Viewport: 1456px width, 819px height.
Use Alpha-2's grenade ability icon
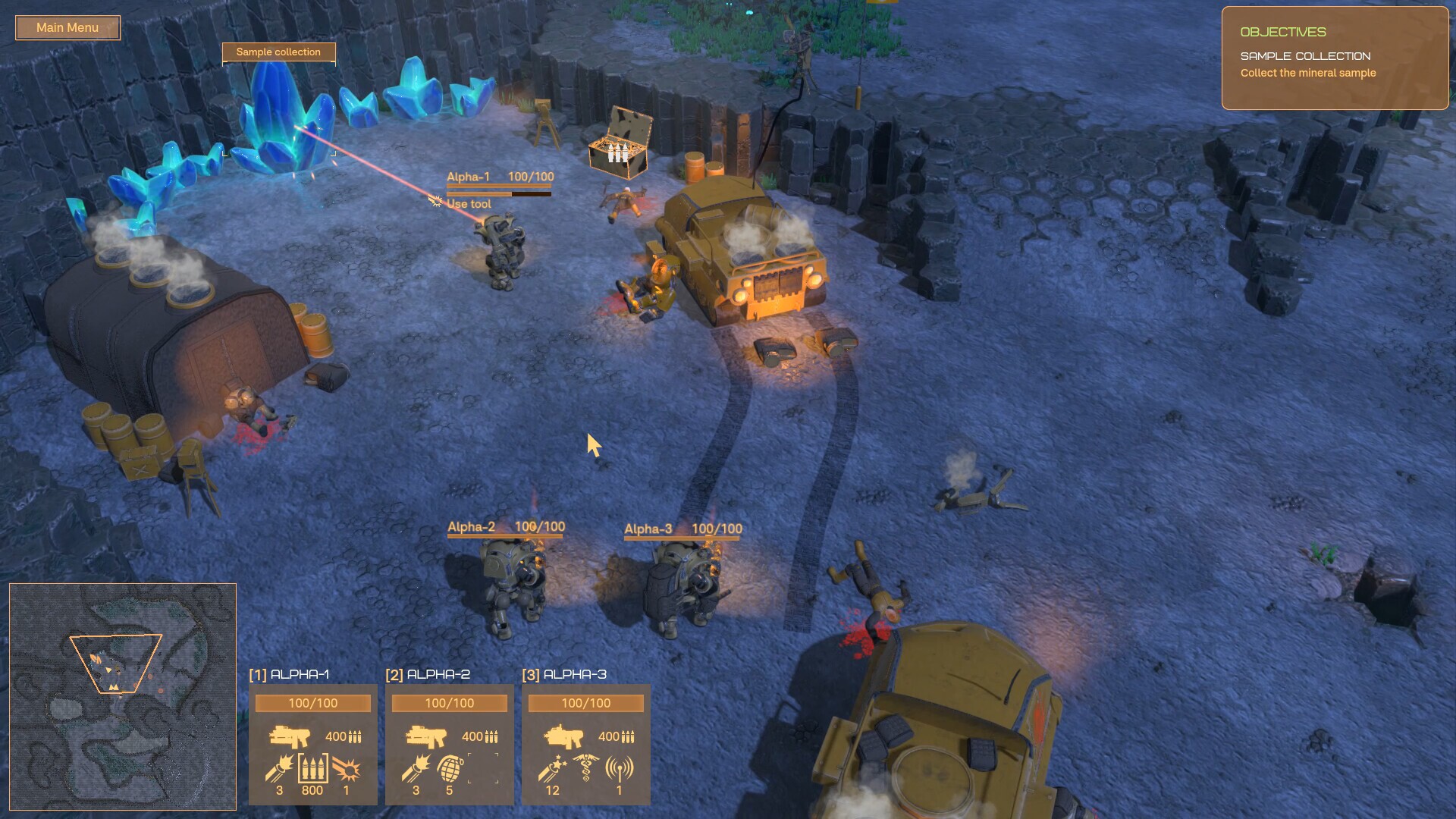[449, 768]
